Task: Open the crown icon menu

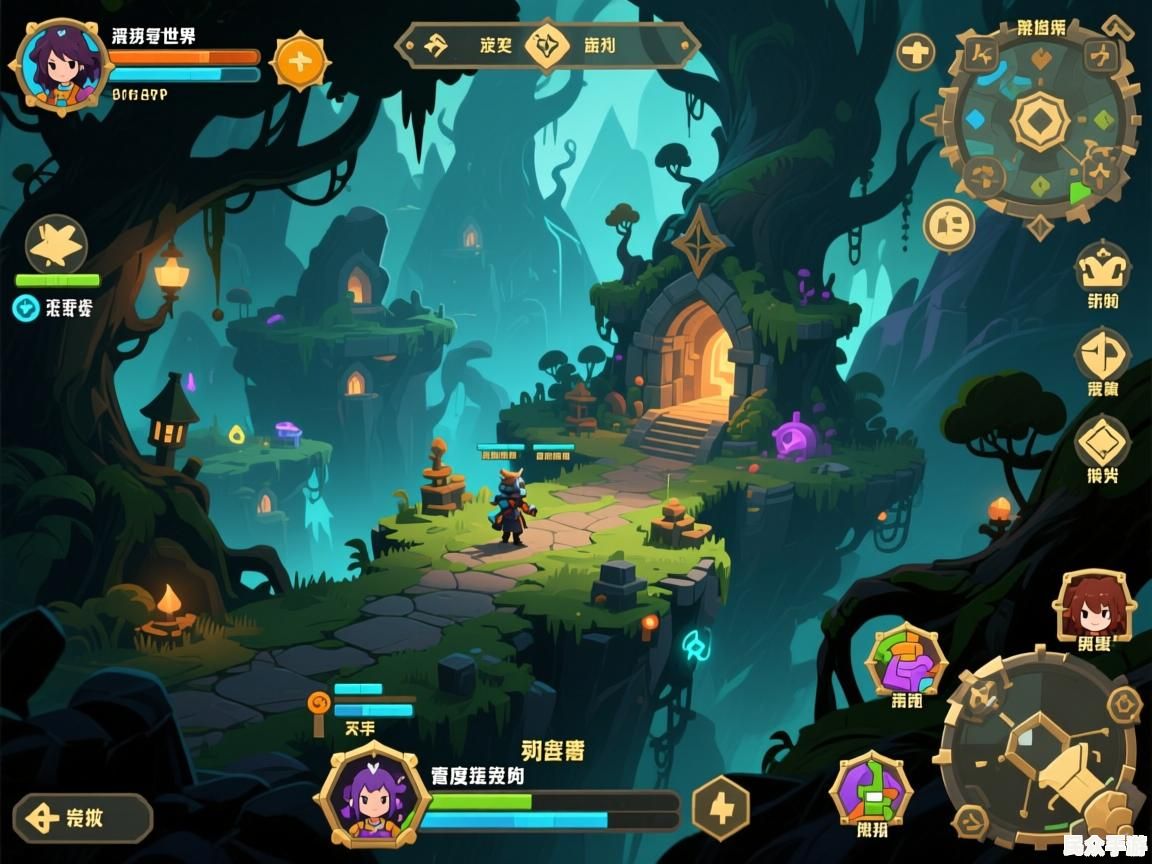Action: pos(1102,268)
